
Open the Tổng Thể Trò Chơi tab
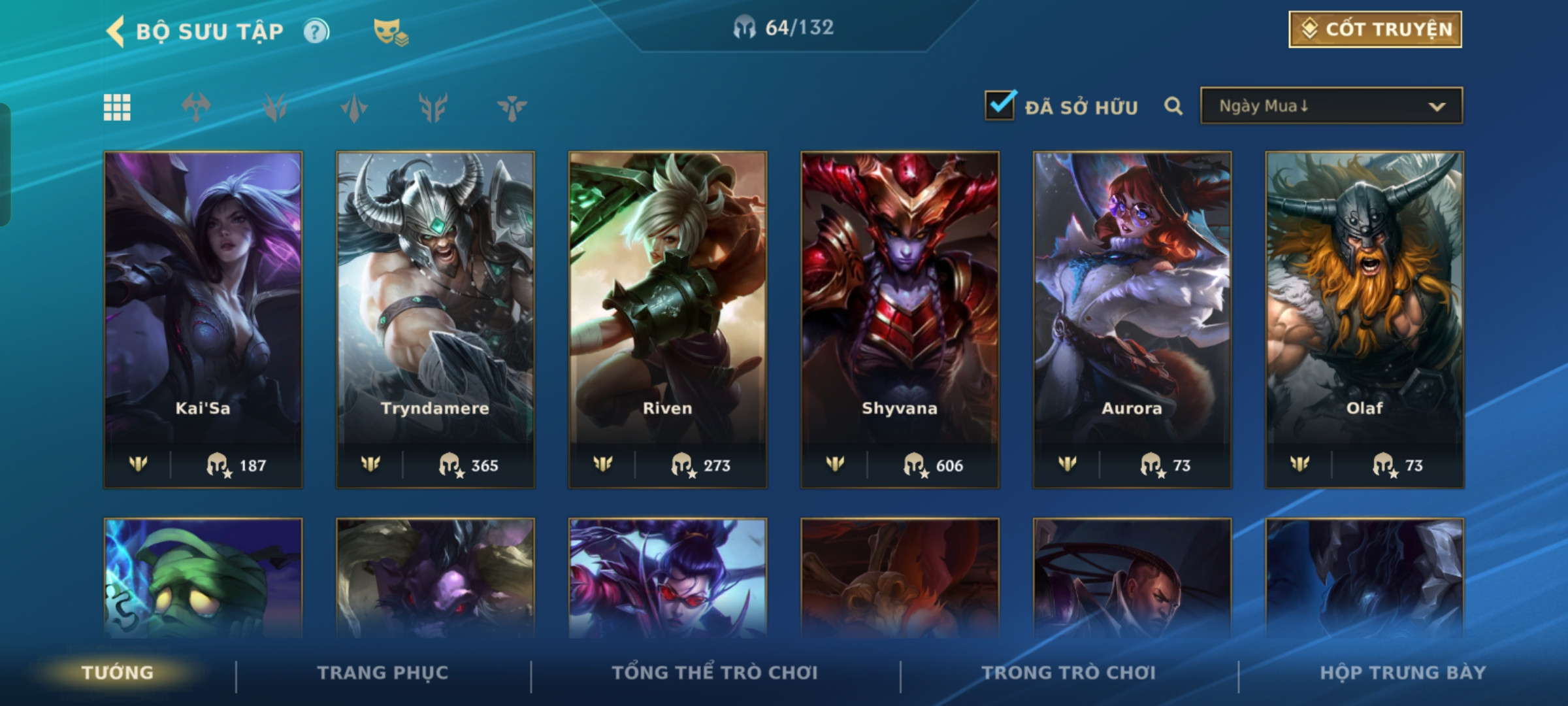click(x=715, y=672)
